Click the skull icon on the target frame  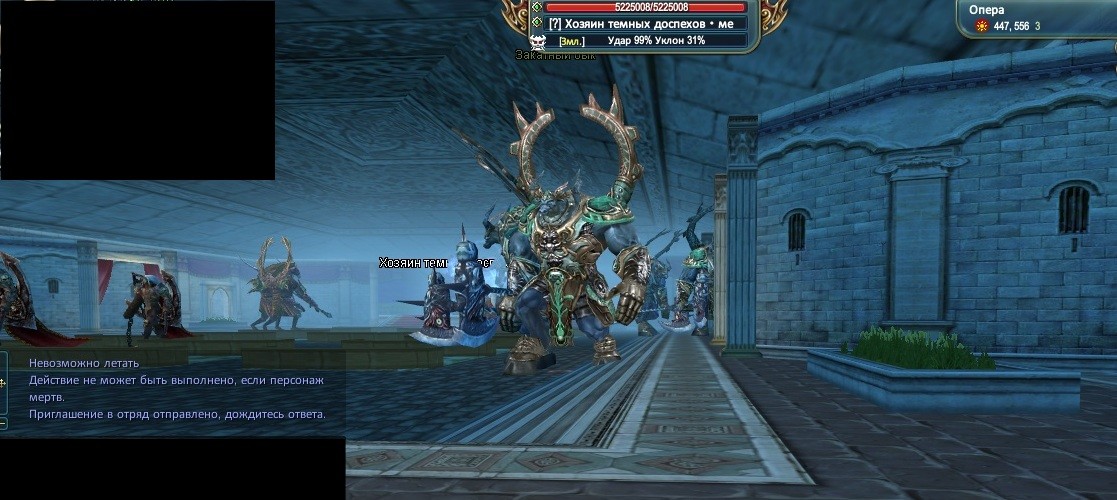[538, 41]
